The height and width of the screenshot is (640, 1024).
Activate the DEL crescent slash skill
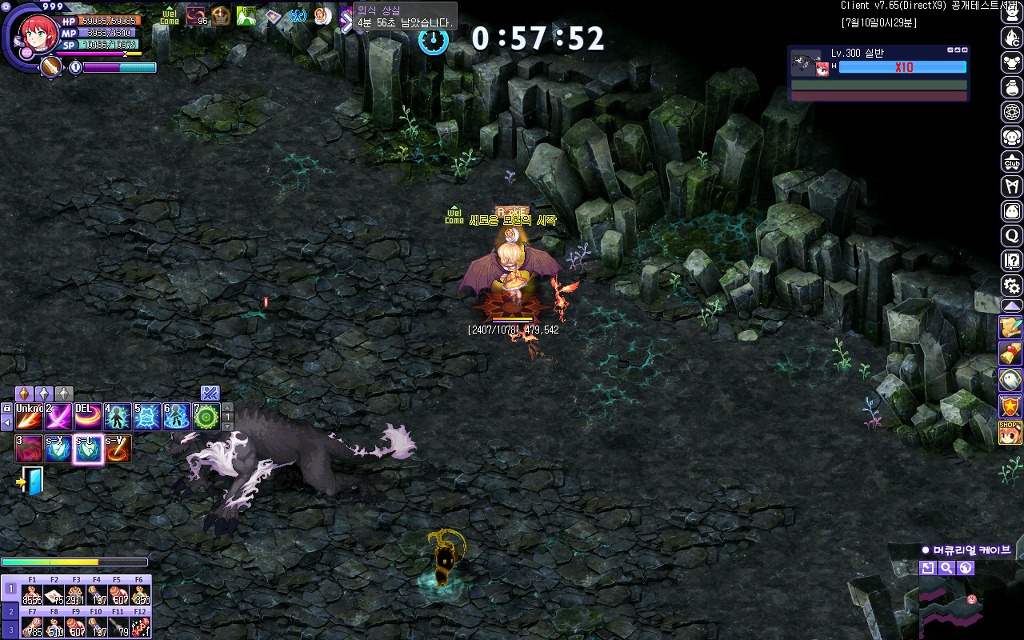(x=88, y=417)
